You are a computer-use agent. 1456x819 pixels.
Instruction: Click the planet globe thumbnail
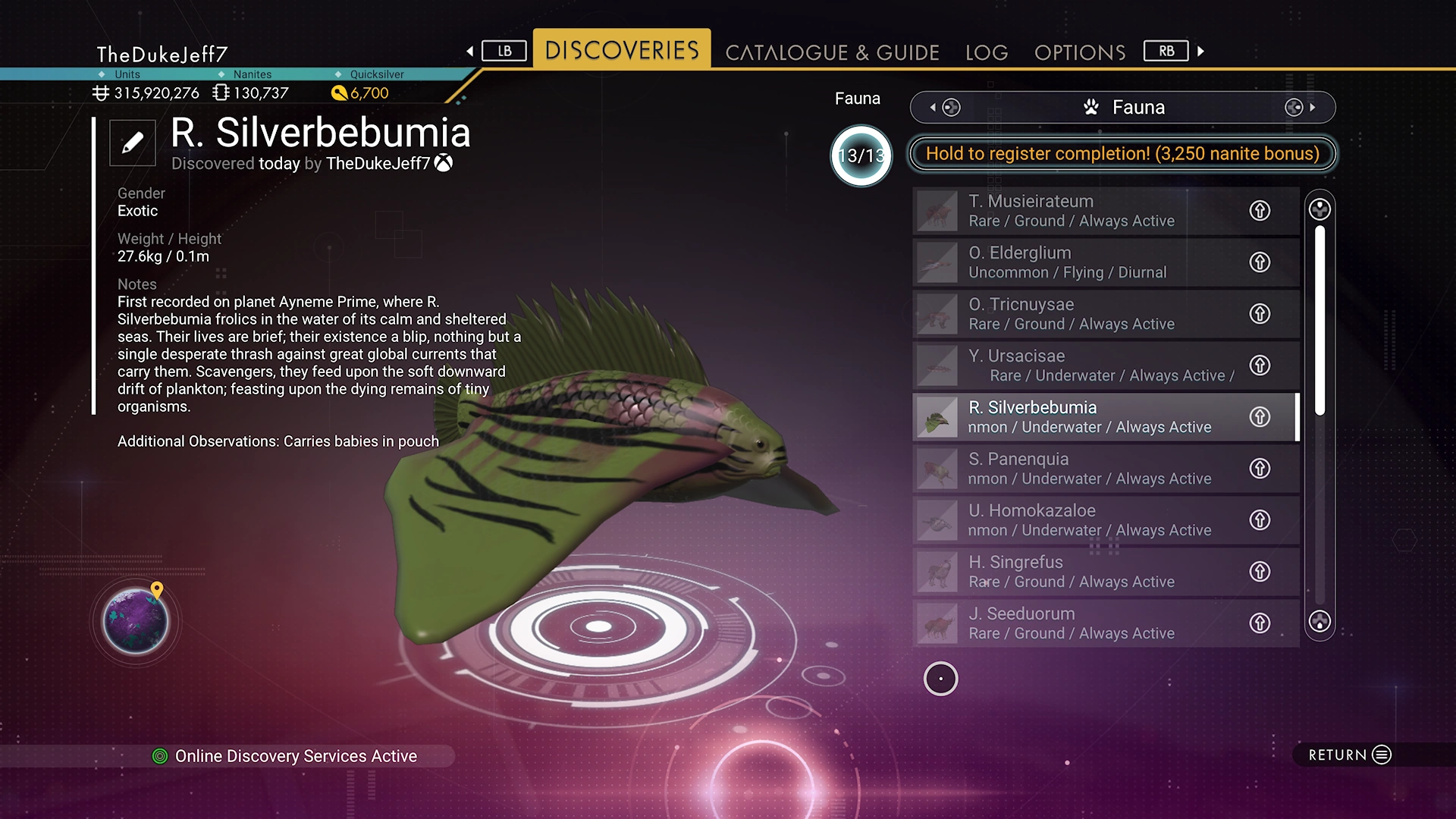pos(136,621)
